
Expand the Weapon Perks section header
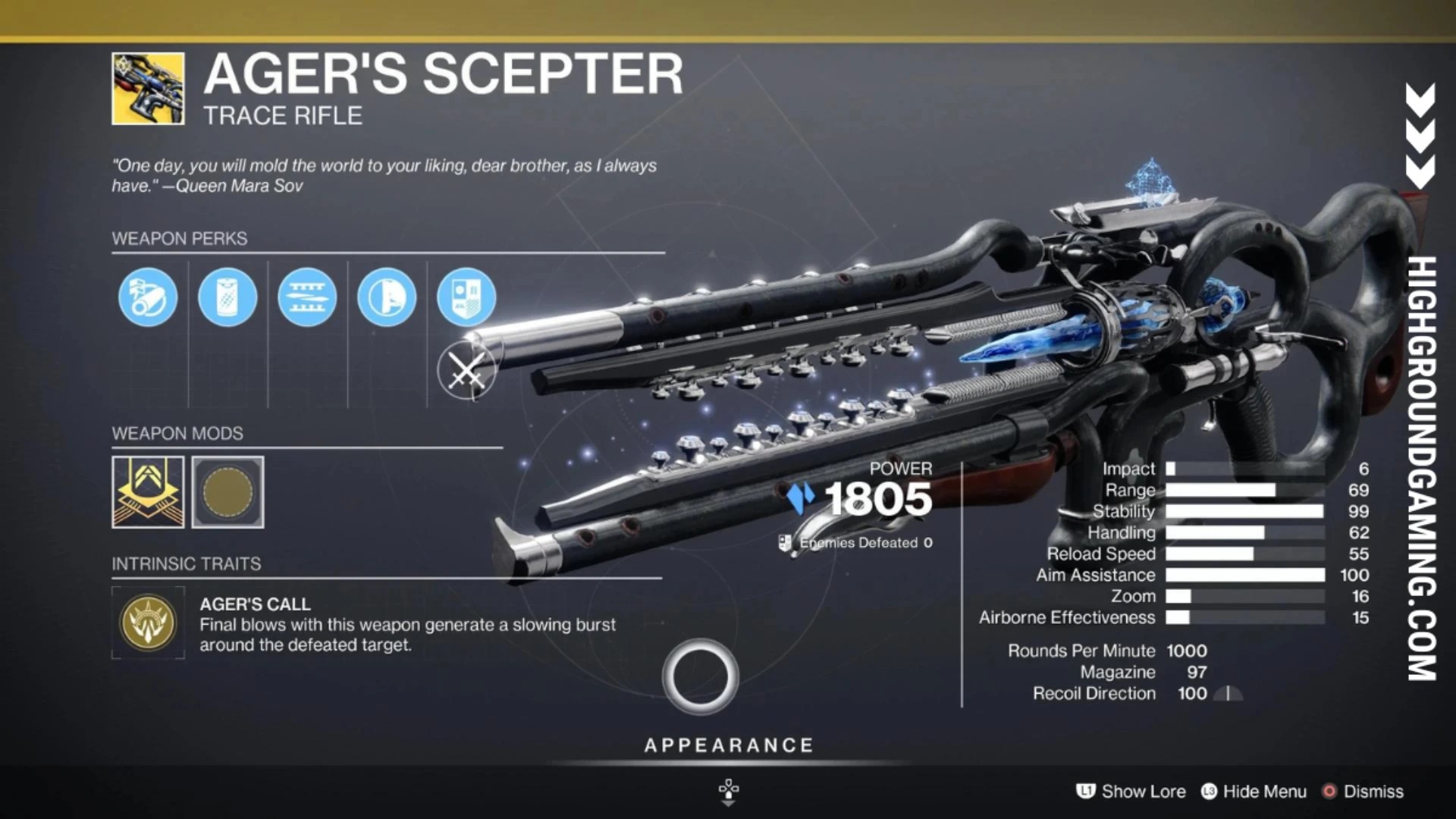(x=179, y=239)
